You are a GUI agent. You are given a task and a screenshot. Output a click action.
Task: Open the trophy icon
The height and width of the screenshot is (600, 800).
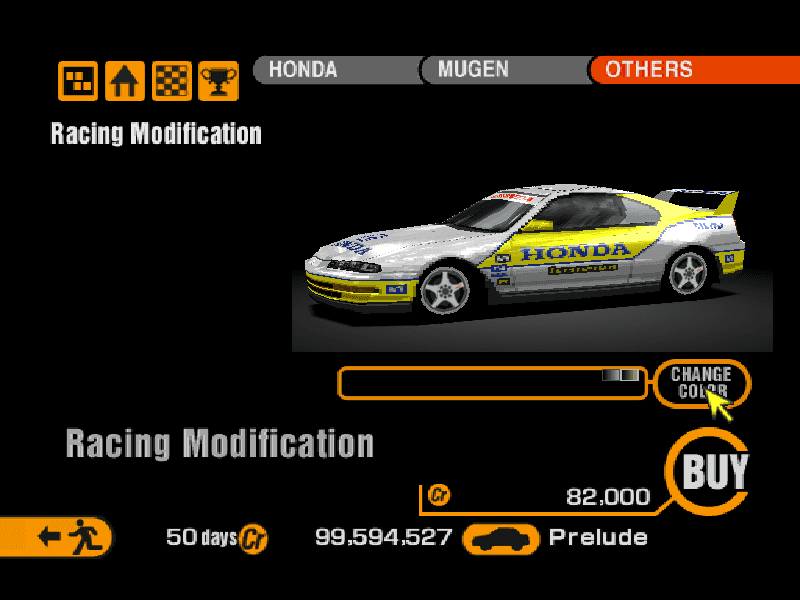[217, 81]
